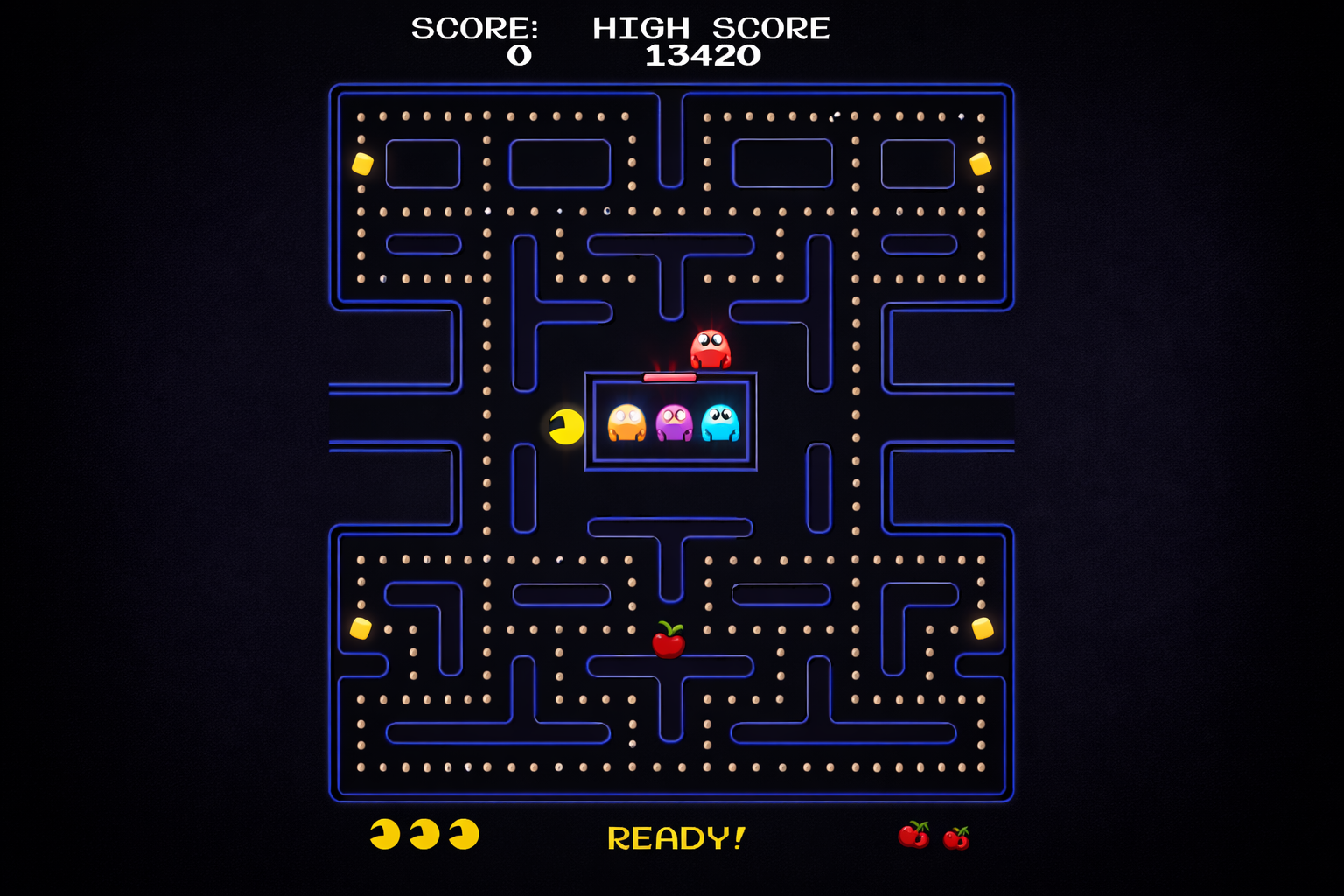Click the first cherry icon near bottom right
1344x896 pixels.
pos(915,836)
